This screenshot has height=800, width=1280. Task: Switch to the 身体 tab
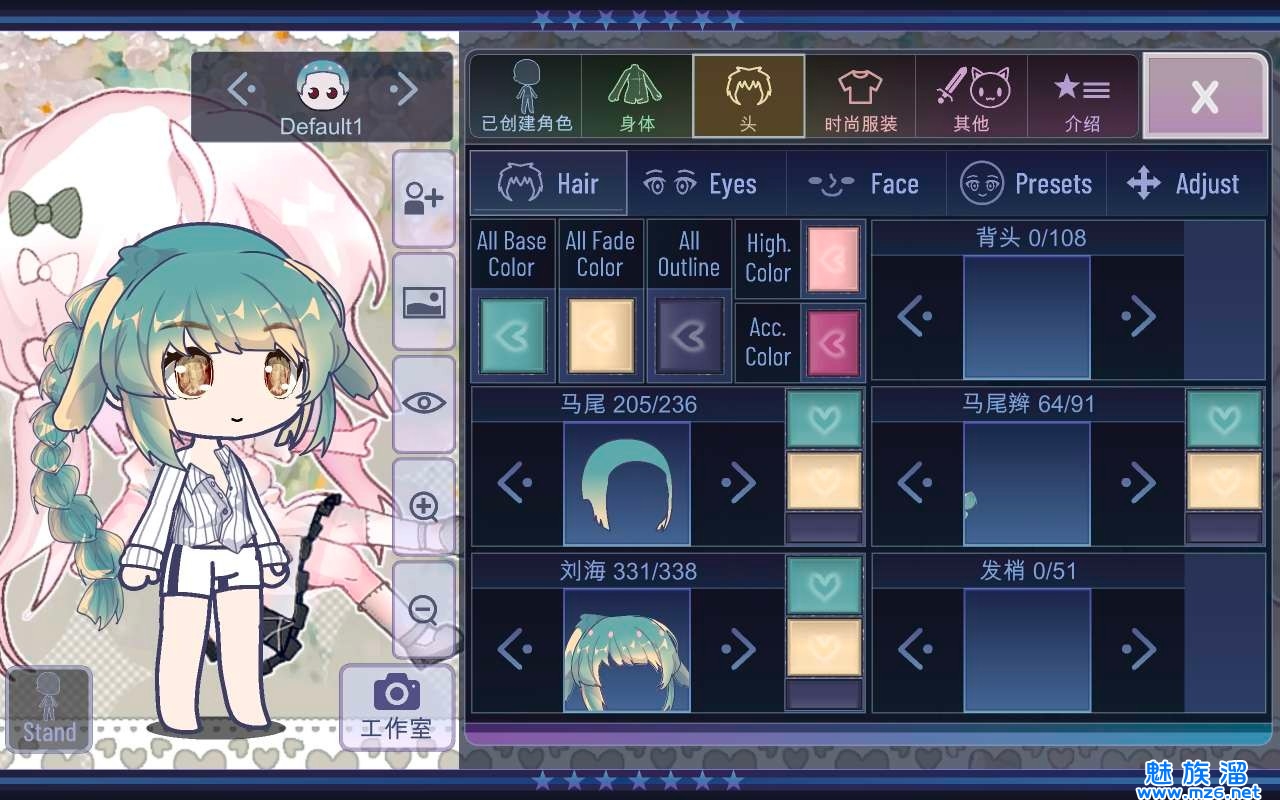637,96
